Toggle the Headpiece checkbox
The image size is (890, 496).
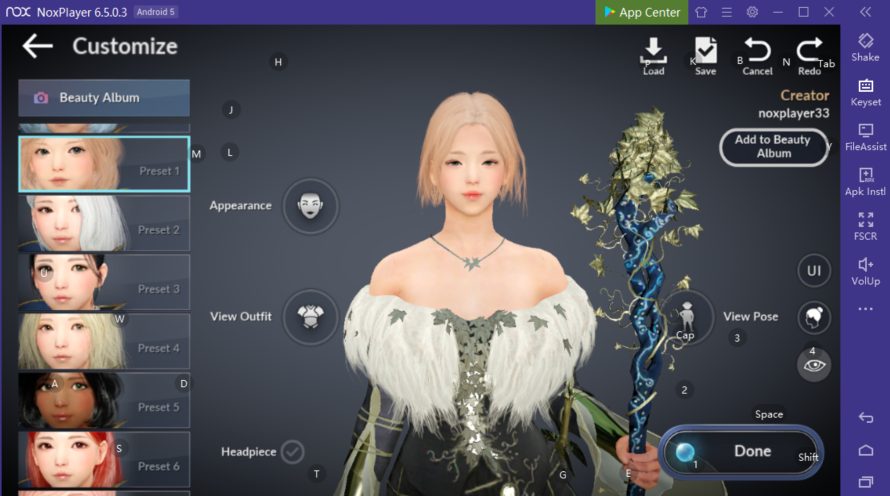tap(292, 452)
